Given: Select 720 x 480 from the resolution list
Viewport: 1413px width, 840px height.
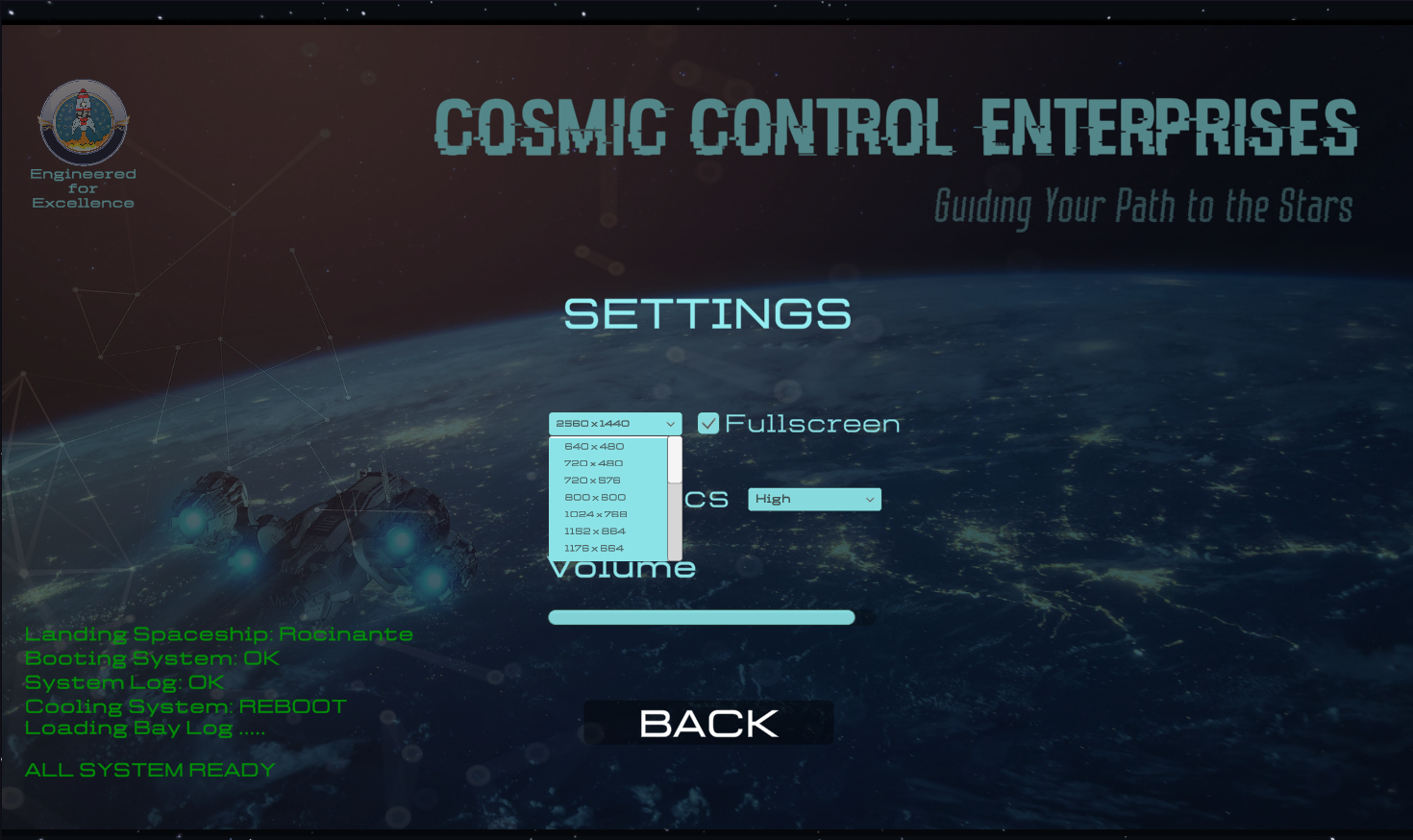Looking at the screenshot, I should tap(594, 463).
